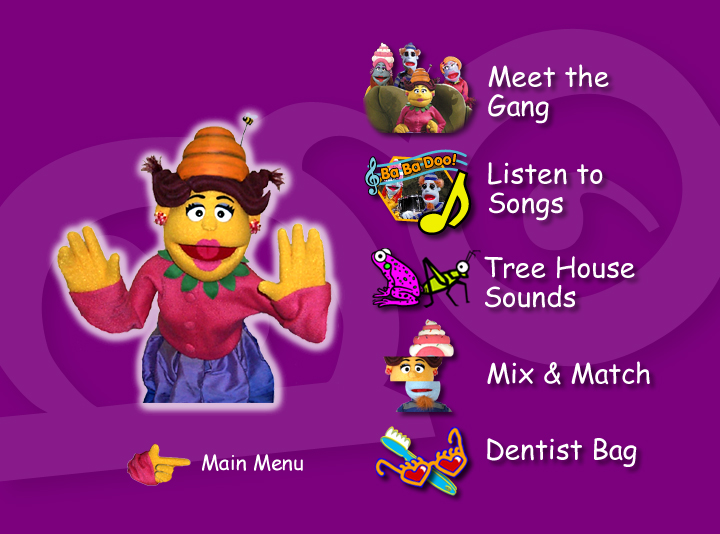Open the Meet the Gang menu entry
This screenshot has width=720, height=534.
[547, 92]
